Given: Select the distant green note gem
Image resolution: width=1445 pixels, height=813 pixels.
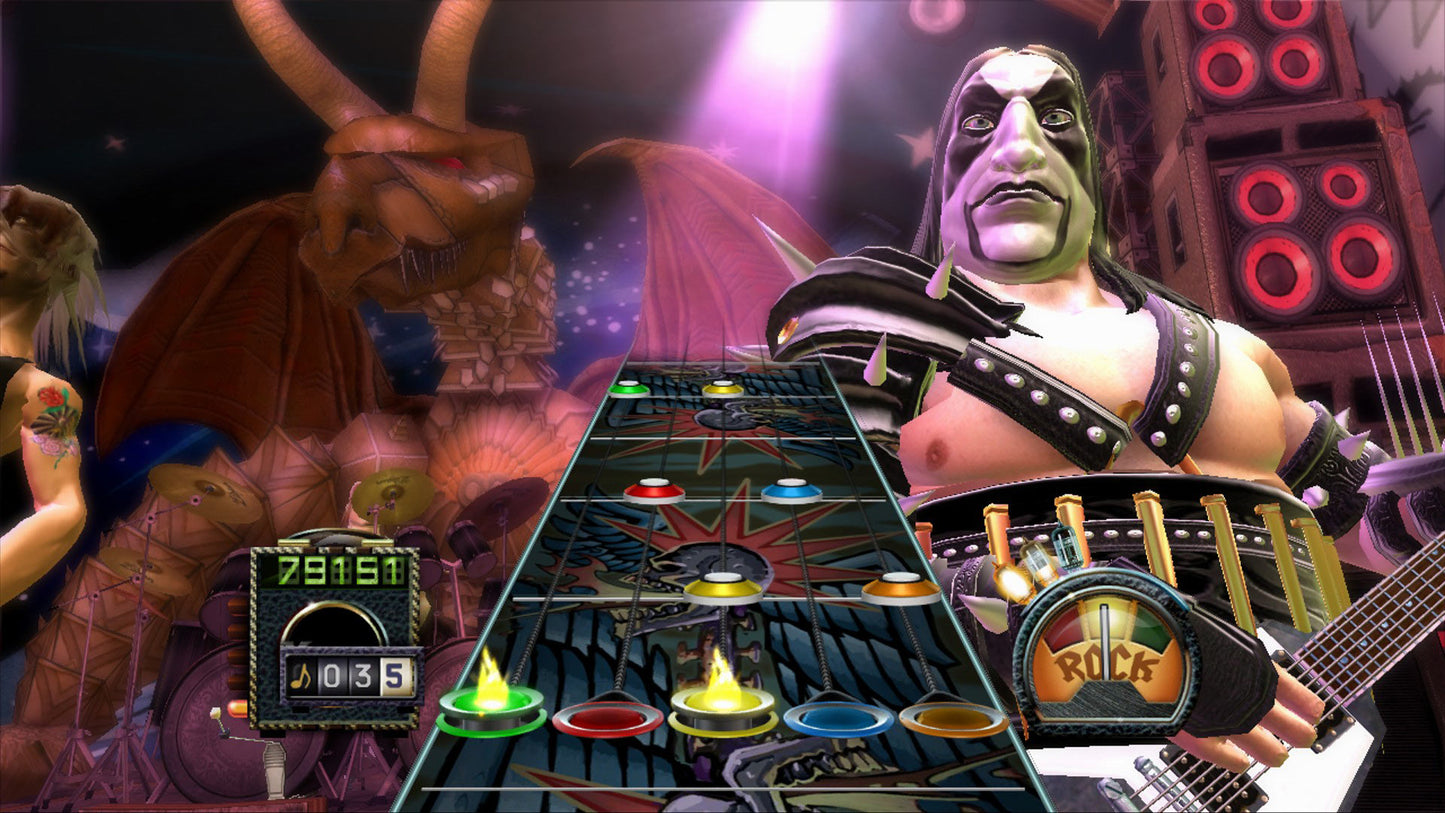Looking at the screenshot, I should coord(629,387).
